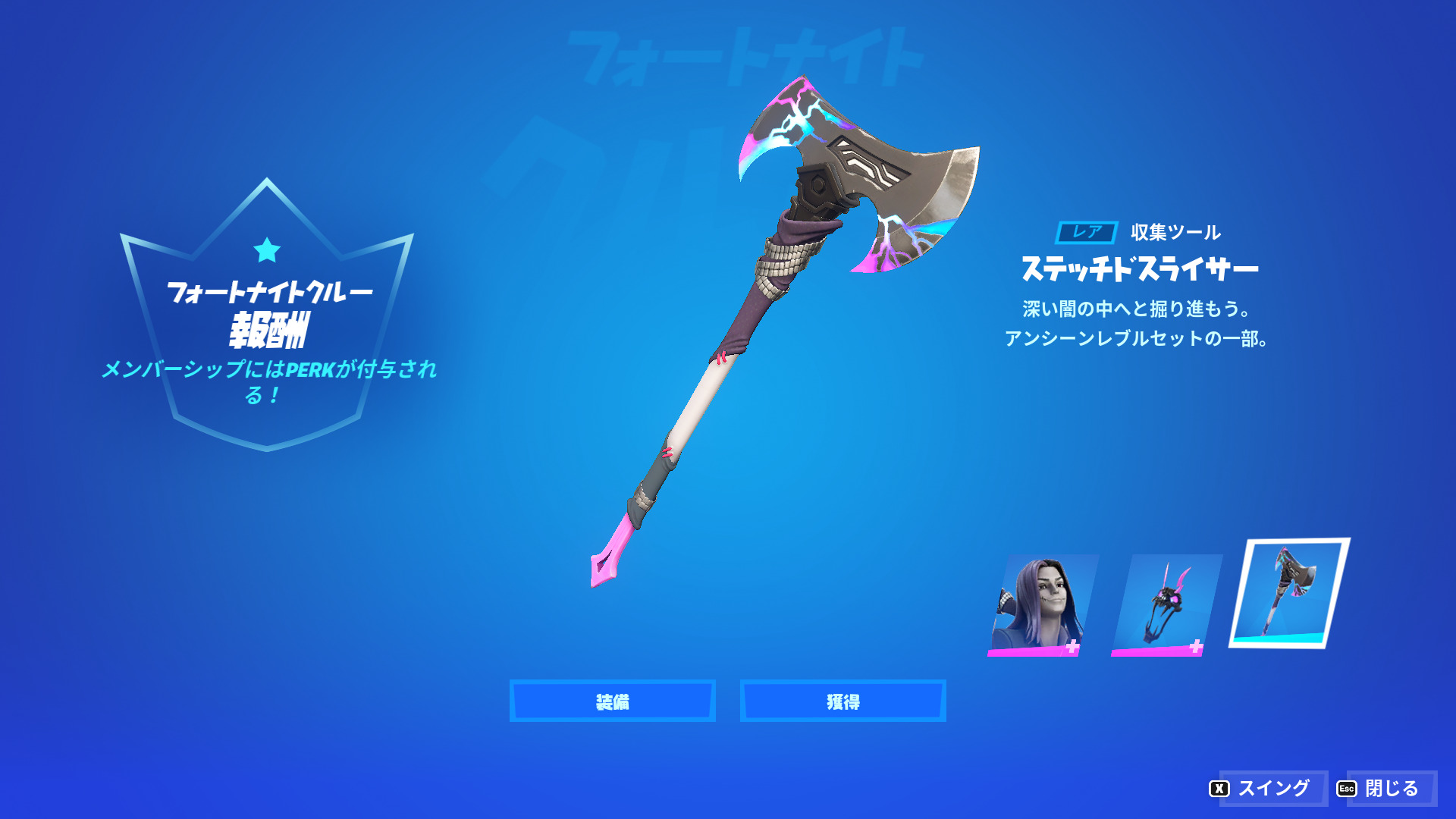Click the フォートナイトクルー報酬 heading
Screen dimensions: 1456x819
(x=269, y=307)
